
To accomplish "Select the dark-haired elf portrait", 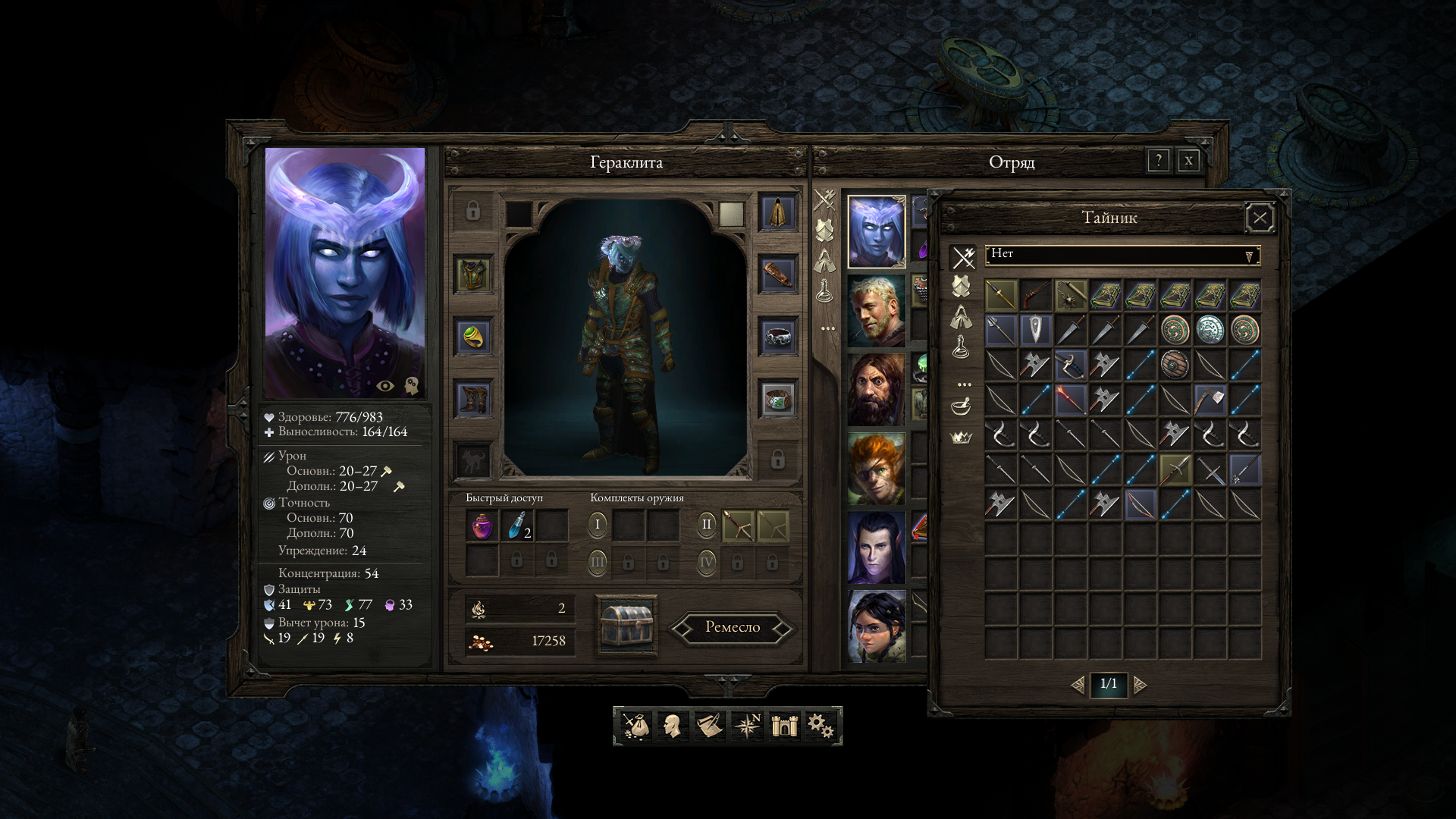I will point(877,548).
